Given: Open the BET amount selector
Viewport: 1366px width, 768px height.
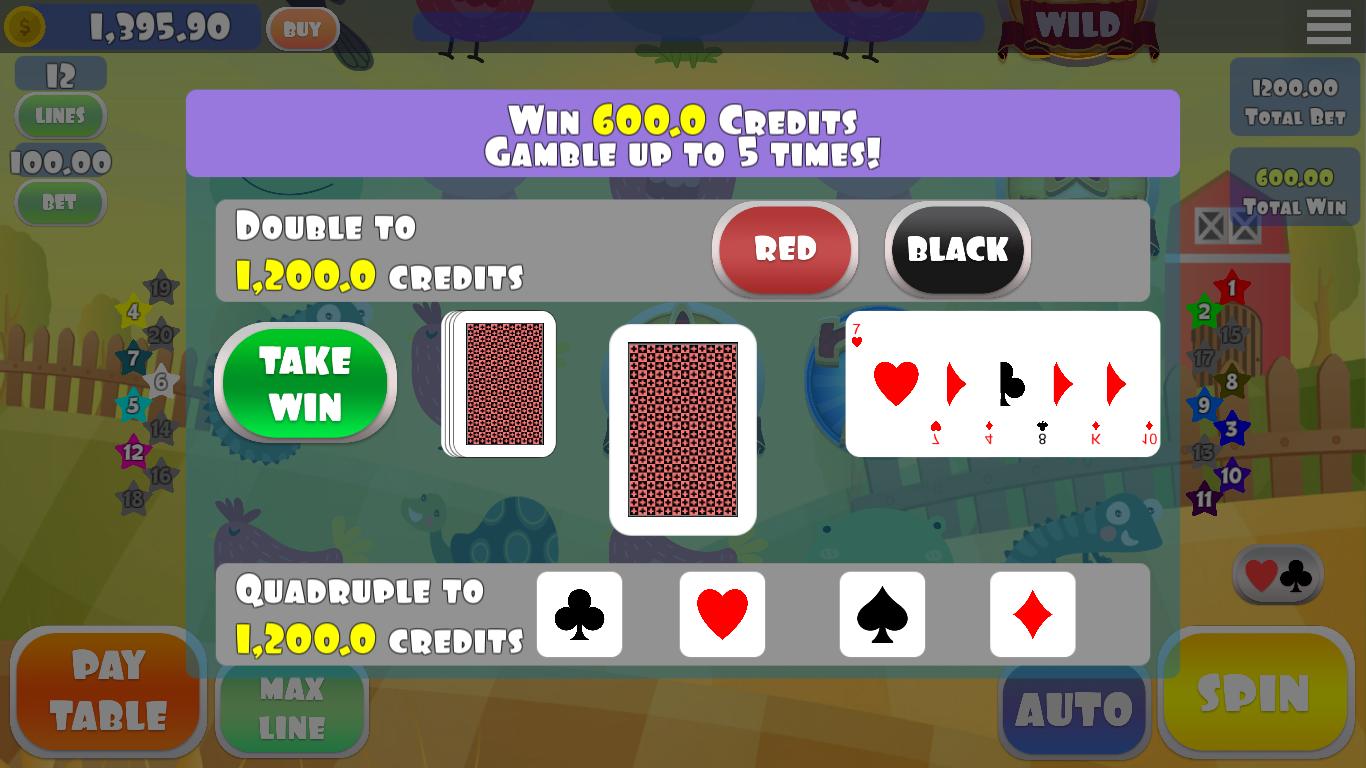Looking at the screenshot, I should [60, 203].
